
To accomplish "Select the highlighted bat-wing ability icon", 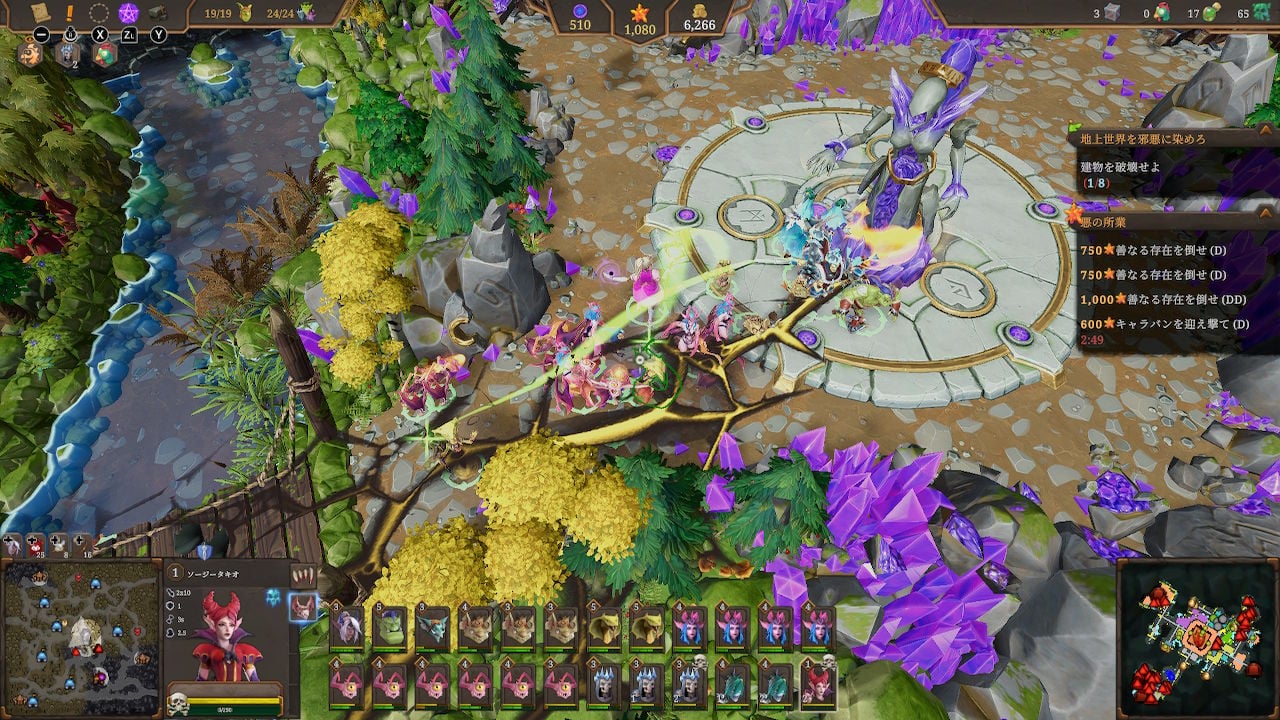I will 302,607.
